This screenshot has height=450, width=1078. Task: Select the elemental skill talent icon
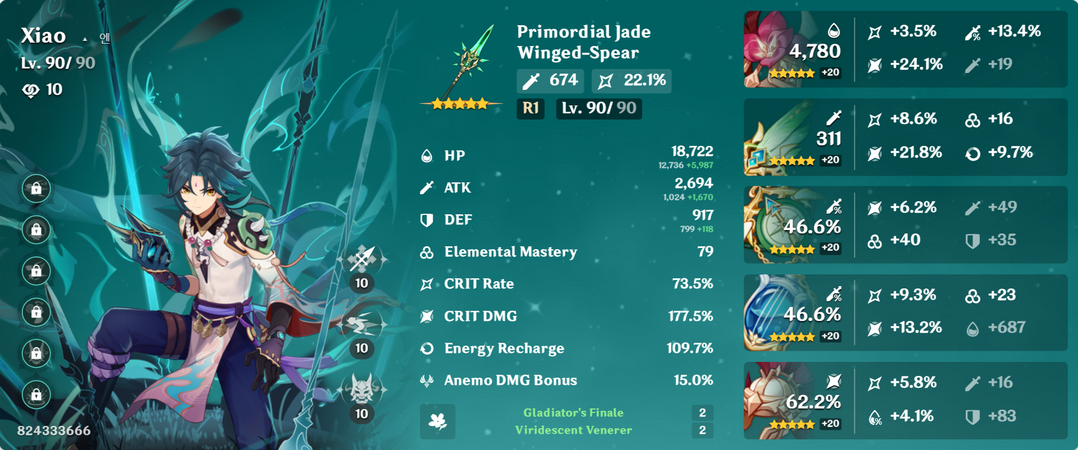point(362,326)
